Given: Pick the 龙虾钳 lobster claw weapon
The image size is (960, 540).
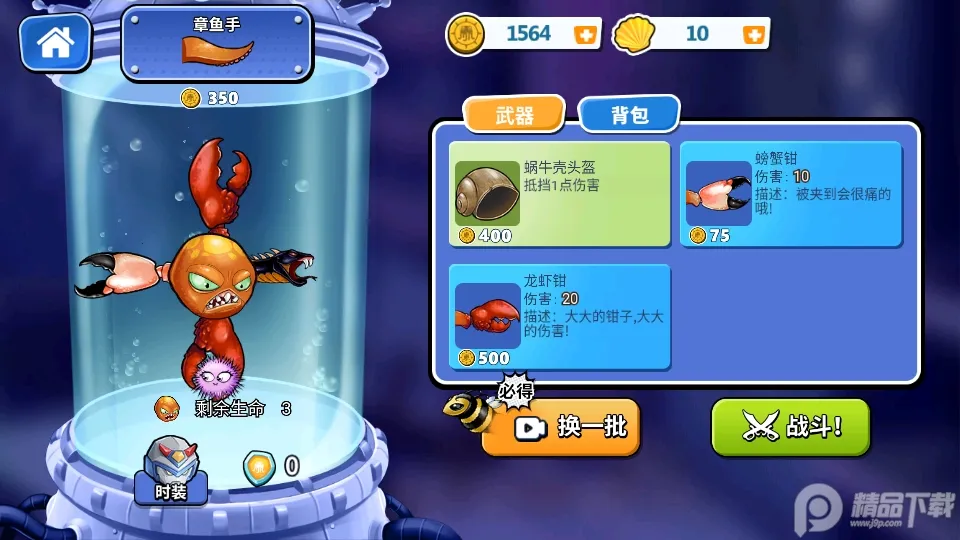Looking at the screenshot, I should pyautogui.click(x=559, y=317).
